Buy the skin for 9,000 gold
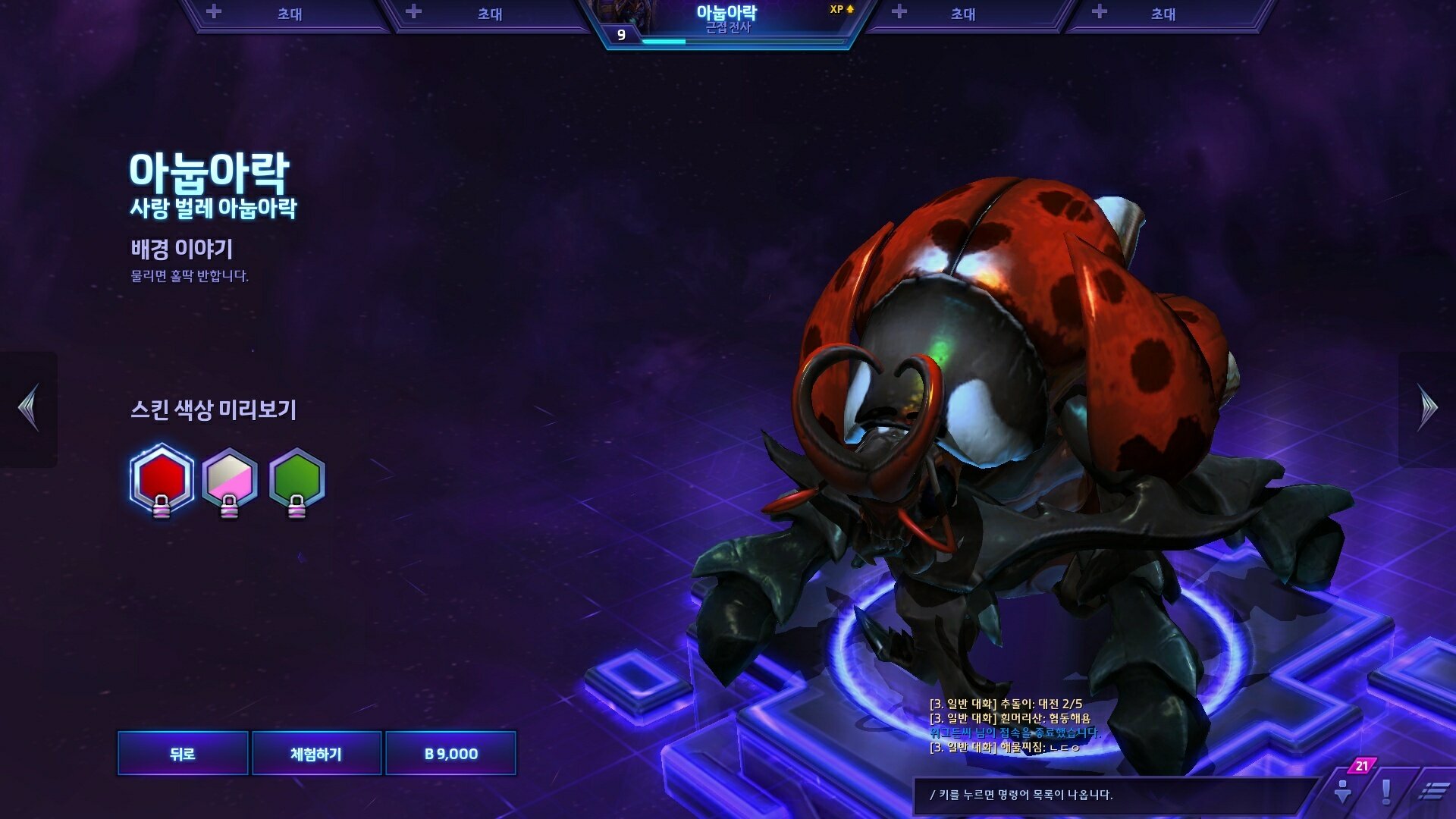The width and height of the screenshot is (1456, 819). 451,753
